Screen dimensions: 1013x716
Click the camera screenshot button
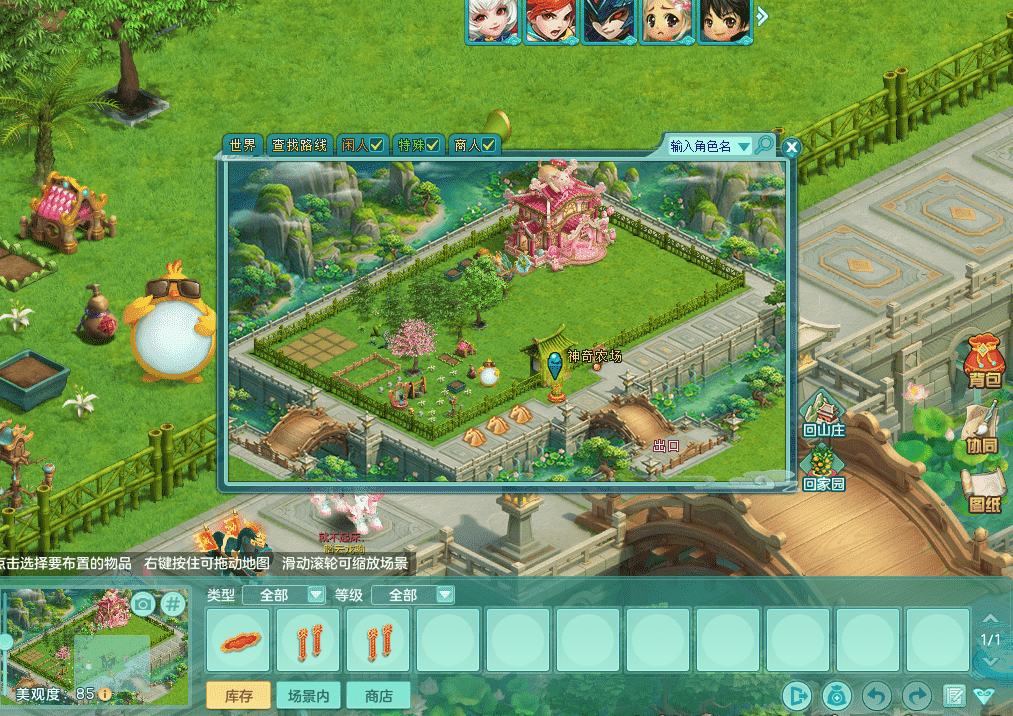(x=143, y=603)
